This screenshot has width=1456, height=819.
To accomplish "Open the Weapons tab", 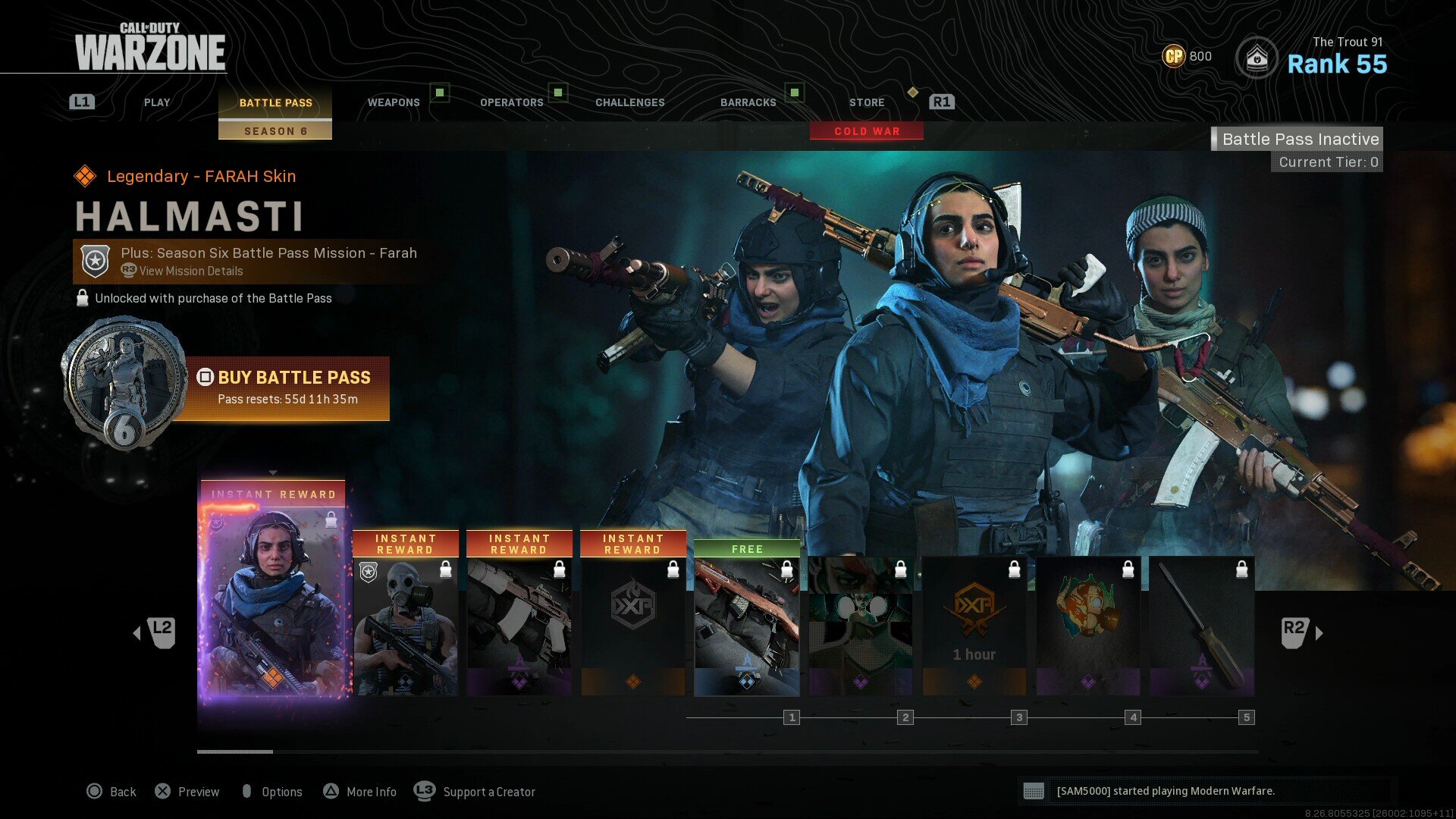I will pos(394,102).
